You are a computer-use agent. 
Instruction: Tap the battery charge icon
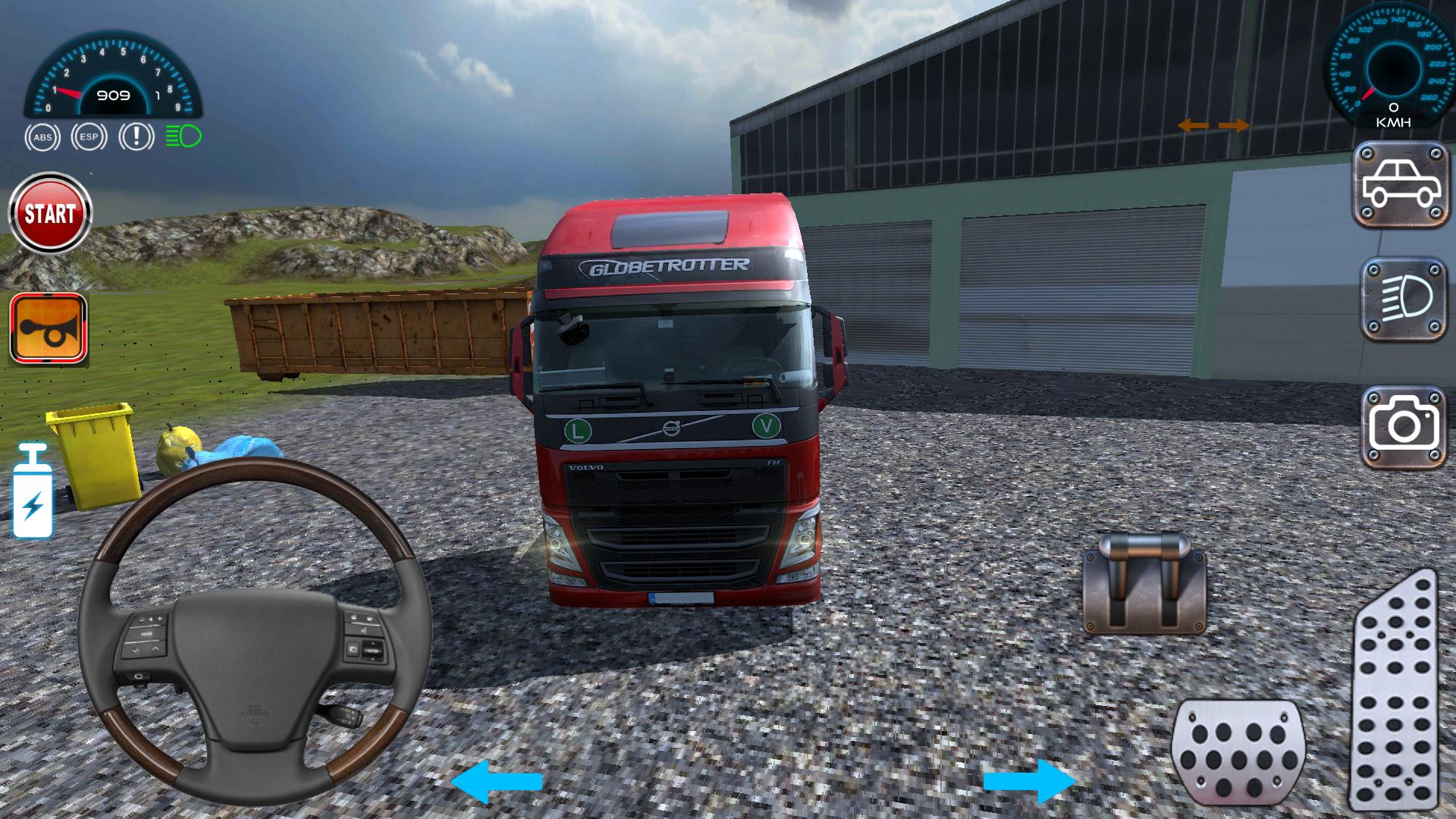[34, 497]
